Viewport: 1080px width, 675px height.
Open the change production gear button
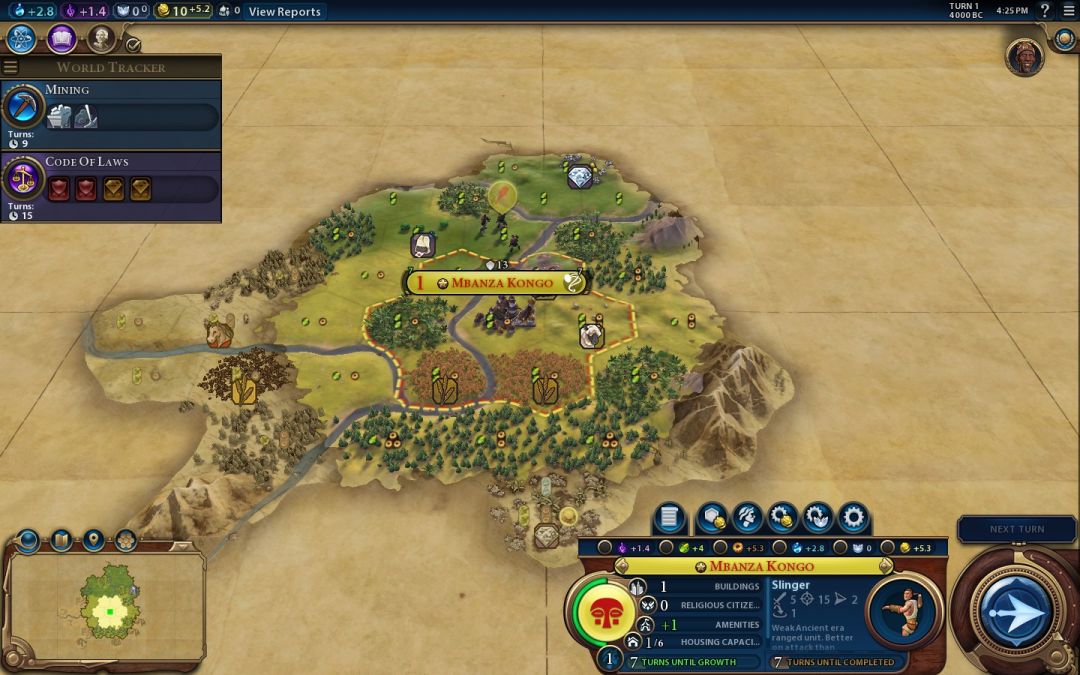click(853, 518)
